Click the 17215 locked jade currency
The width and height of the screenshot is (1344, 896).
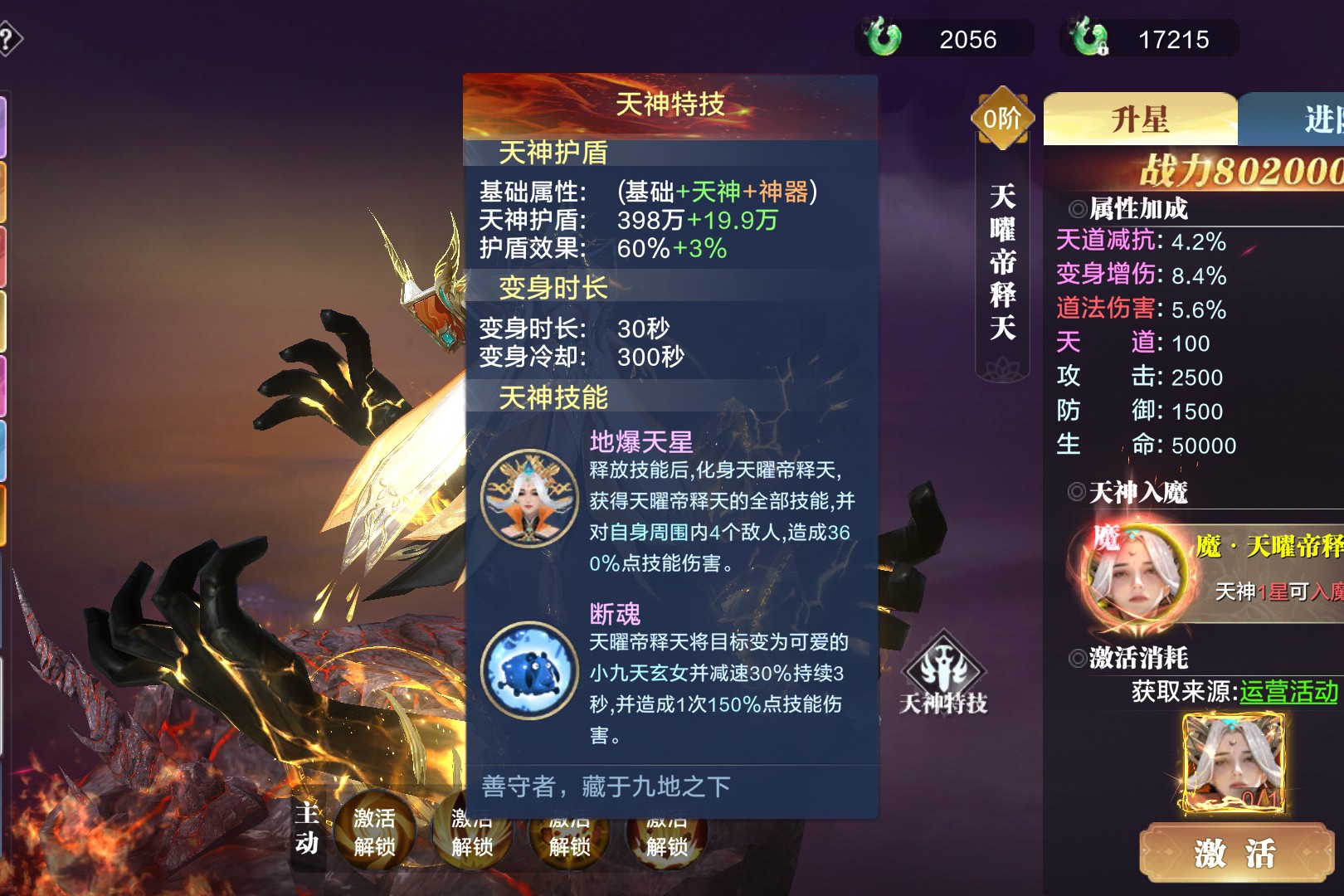pos(1149,39)
